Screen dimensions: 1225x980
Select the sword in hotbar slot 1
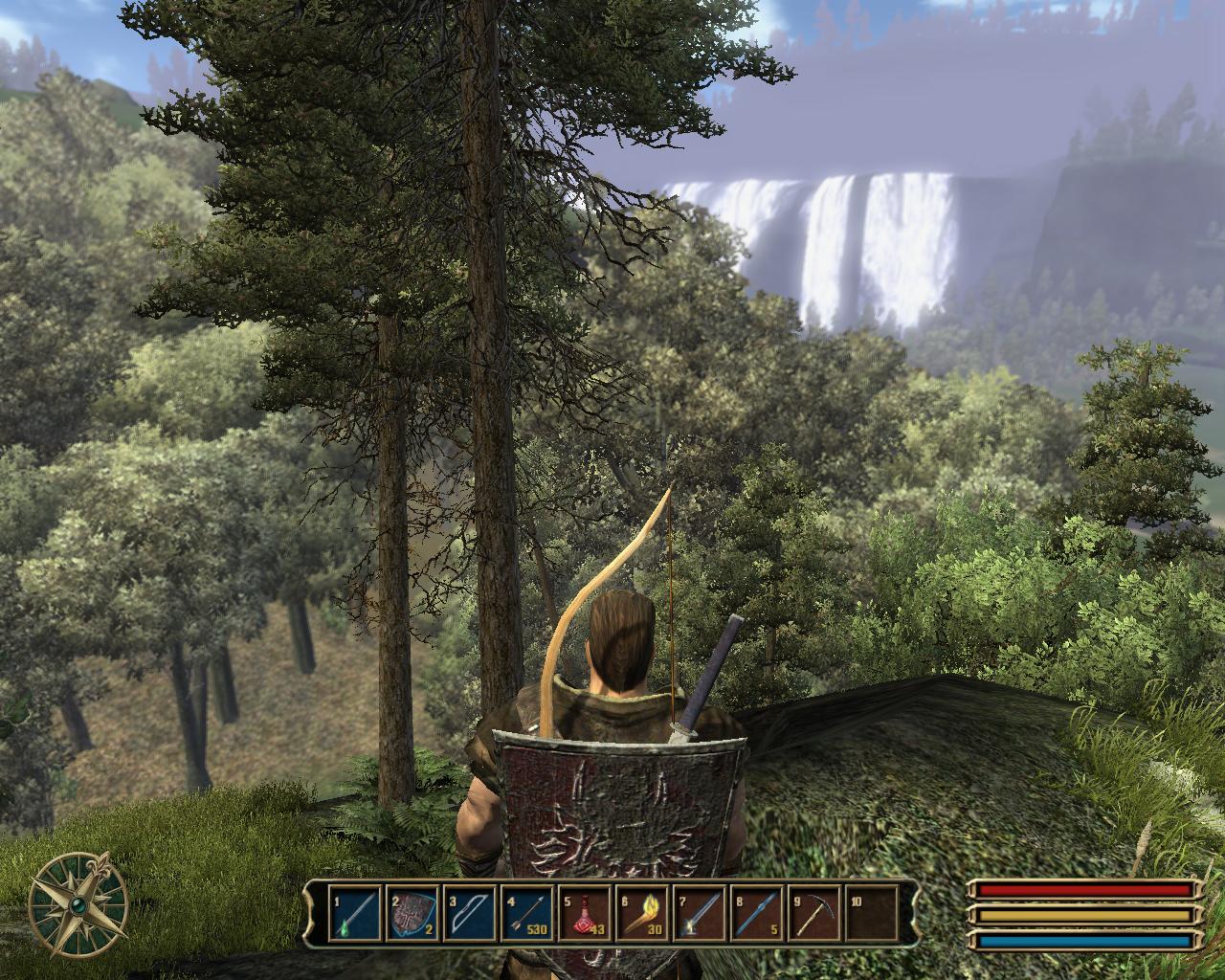[x=355, y=913]
